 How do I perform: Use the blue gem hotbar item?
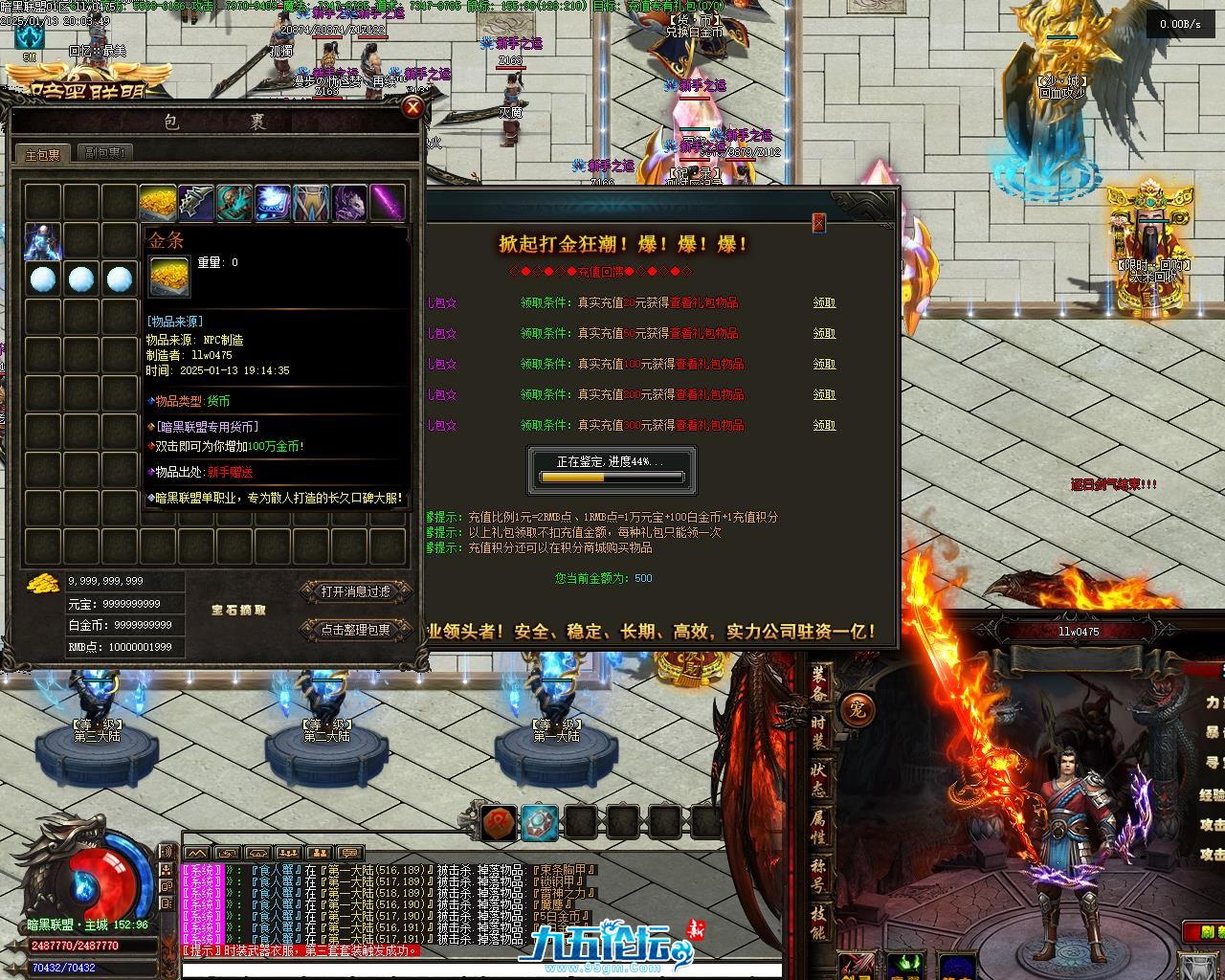(x=539, y=821)
